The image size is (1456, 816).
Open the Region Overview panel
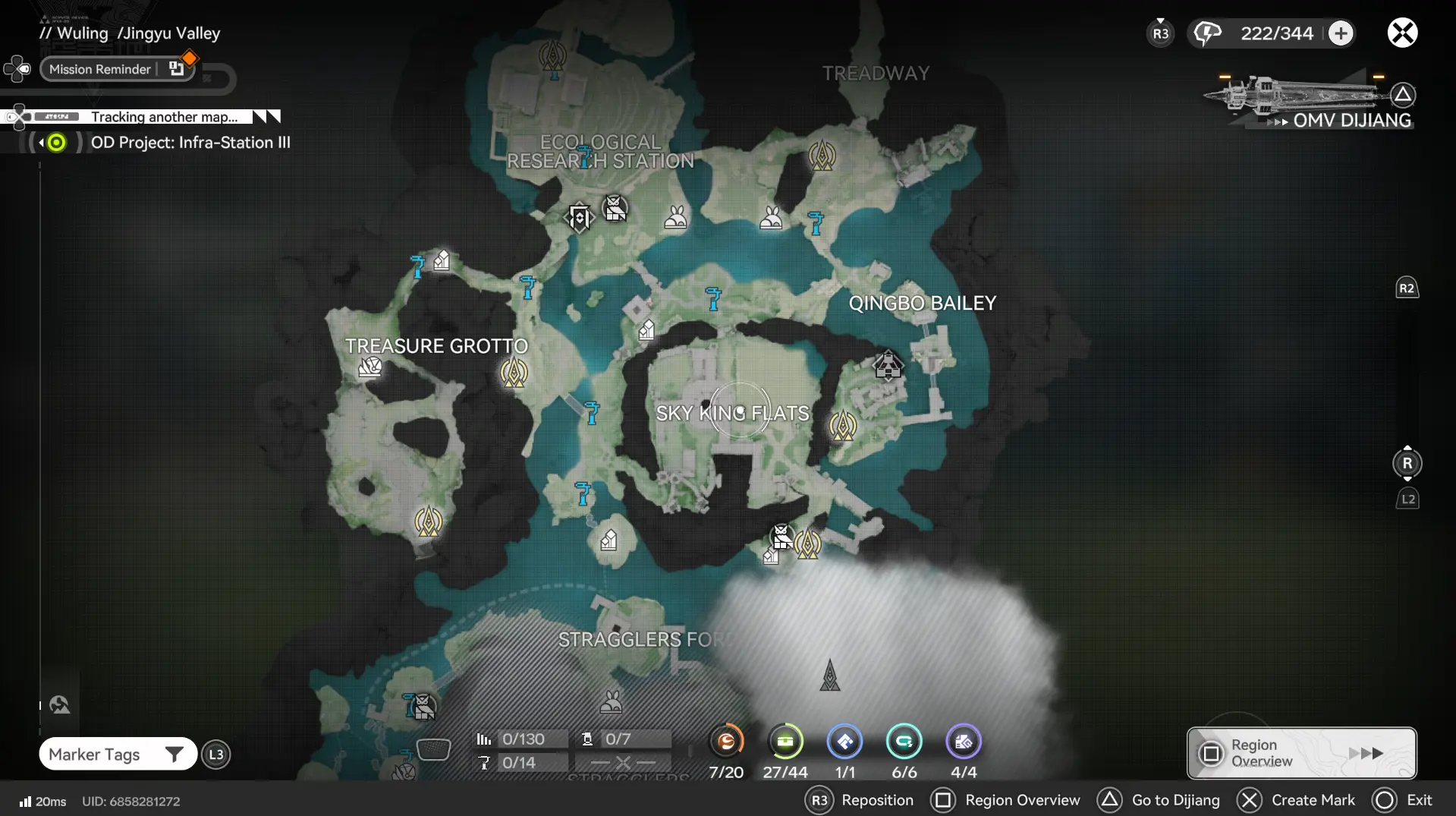pyautogui.click(x=1300, y=752)
